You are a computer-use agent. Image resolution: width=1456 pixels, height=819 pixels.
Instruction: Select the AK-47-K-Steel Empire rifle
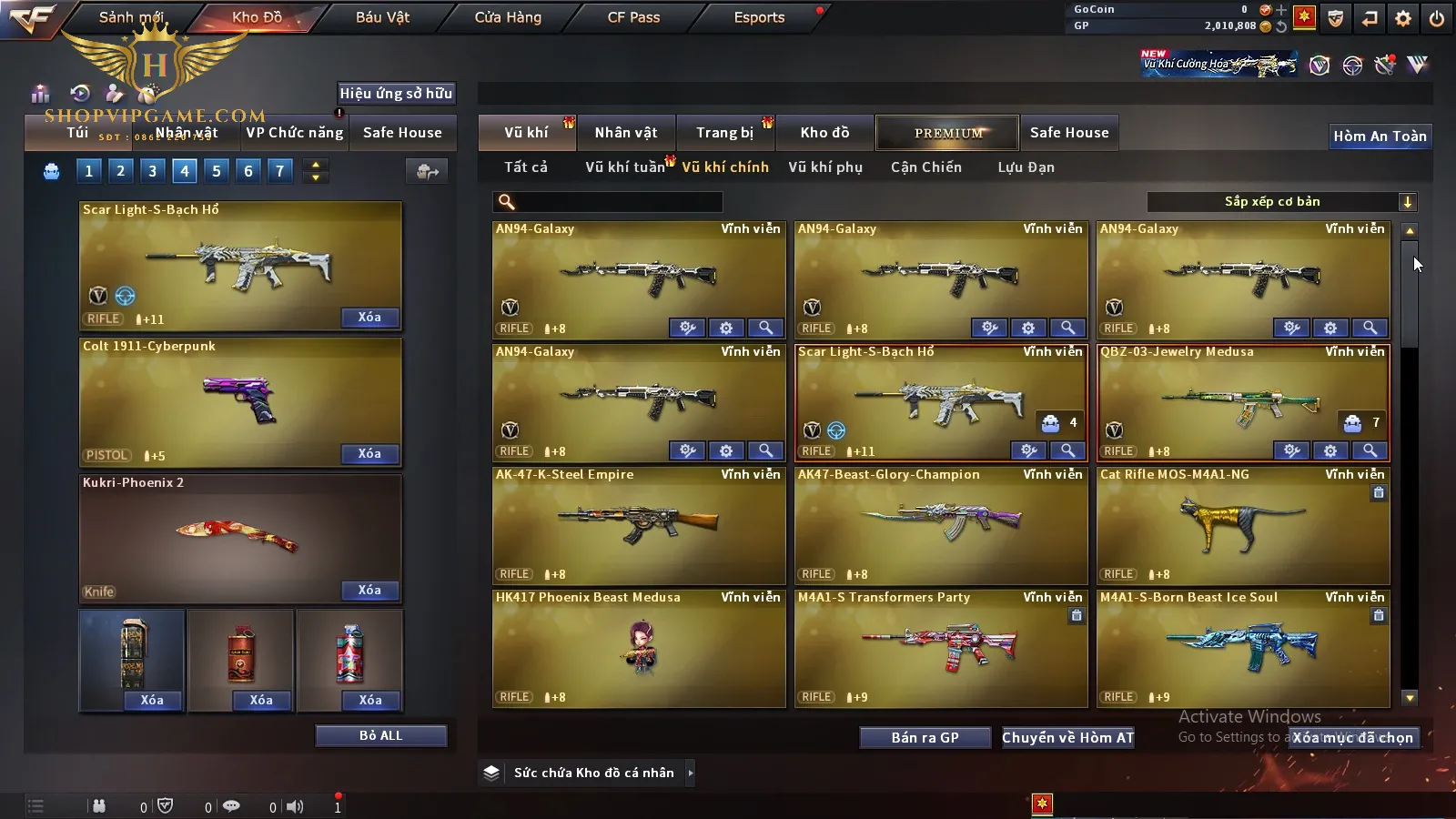tap(639, 525)
